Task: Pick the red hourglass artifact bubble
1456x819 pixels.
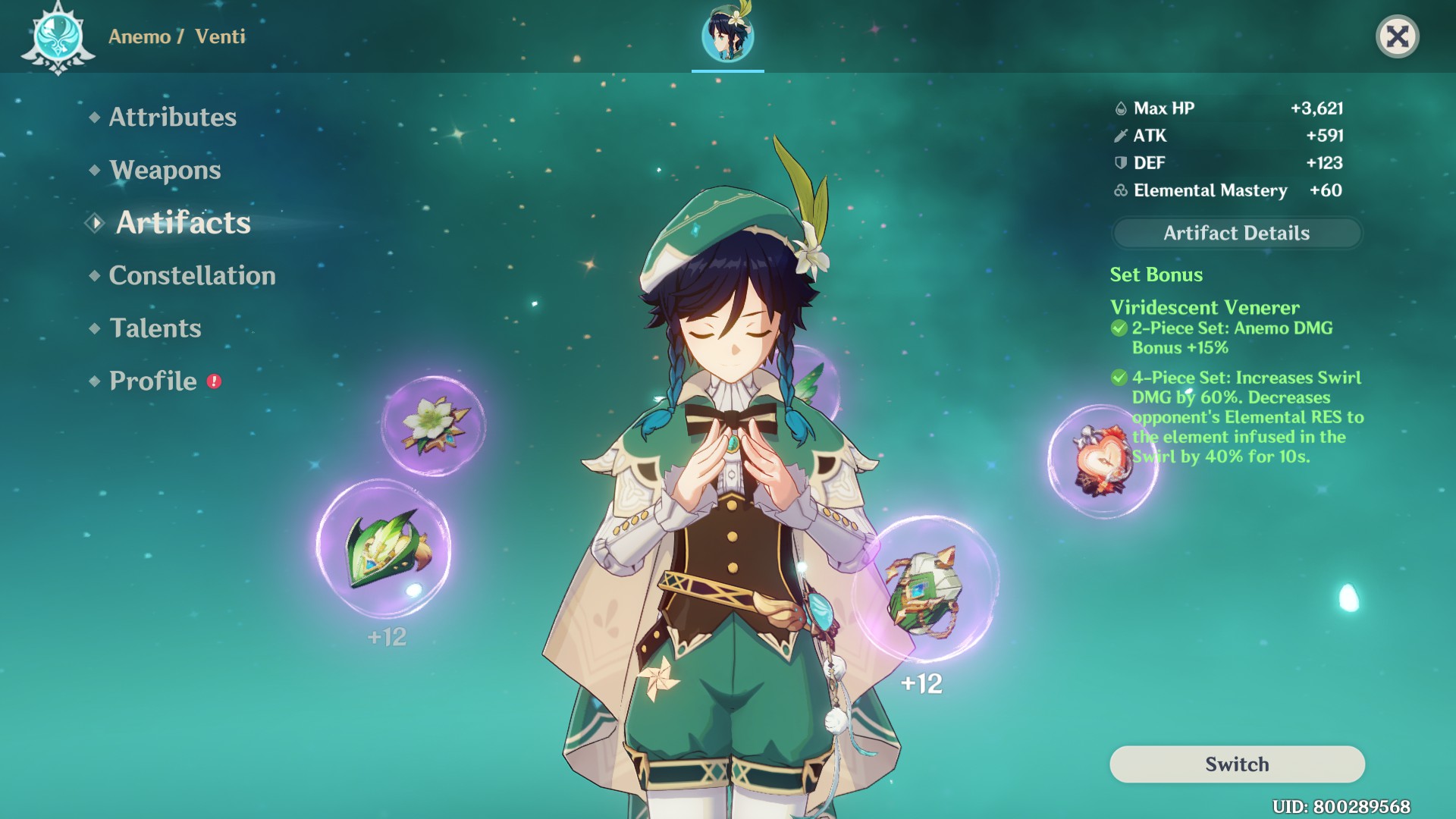Action: (x=1102, y=461)
